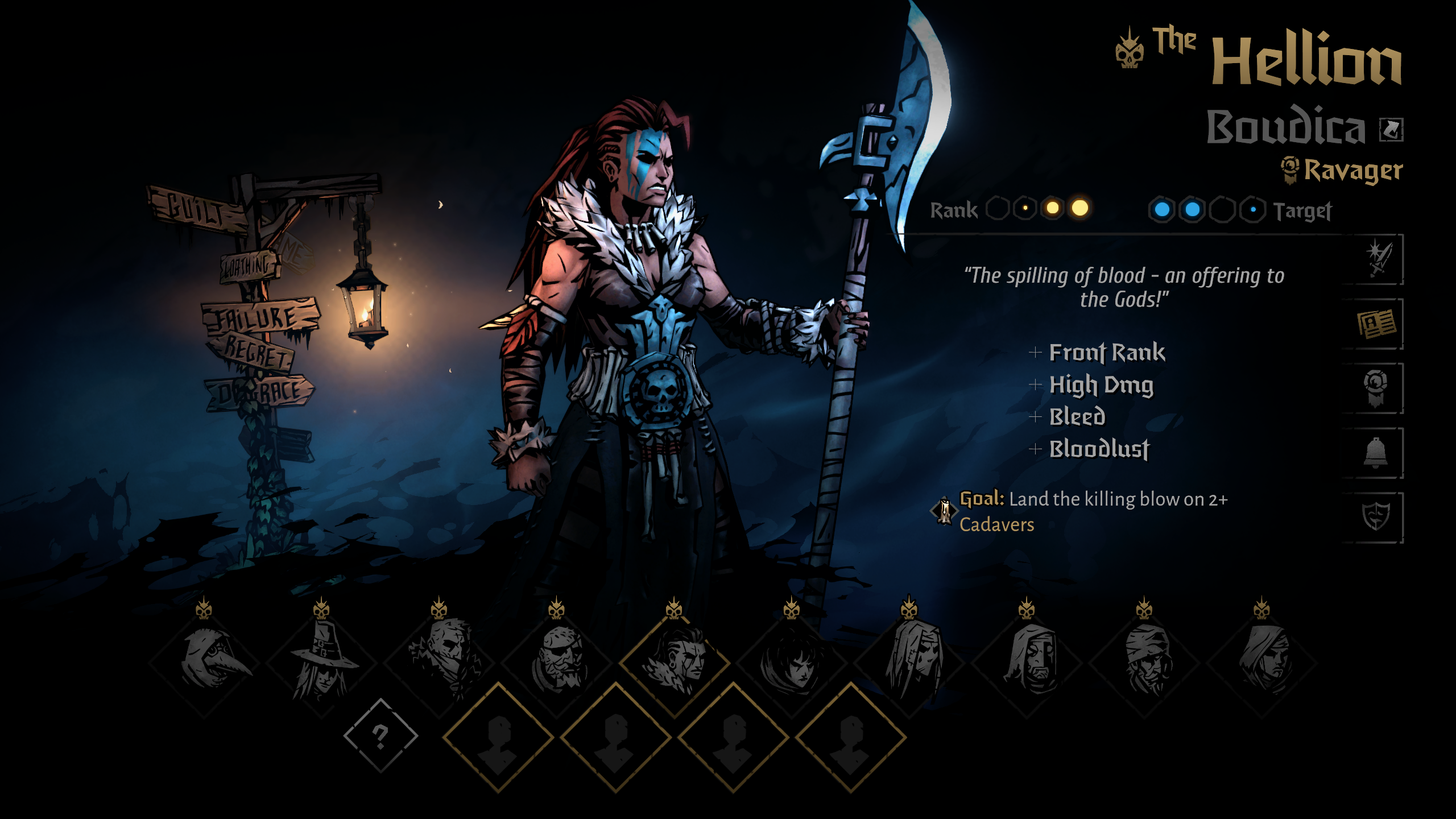1456x819 pixels.
Task: Click the question mark random hero slot
Action: click(380, 736)
